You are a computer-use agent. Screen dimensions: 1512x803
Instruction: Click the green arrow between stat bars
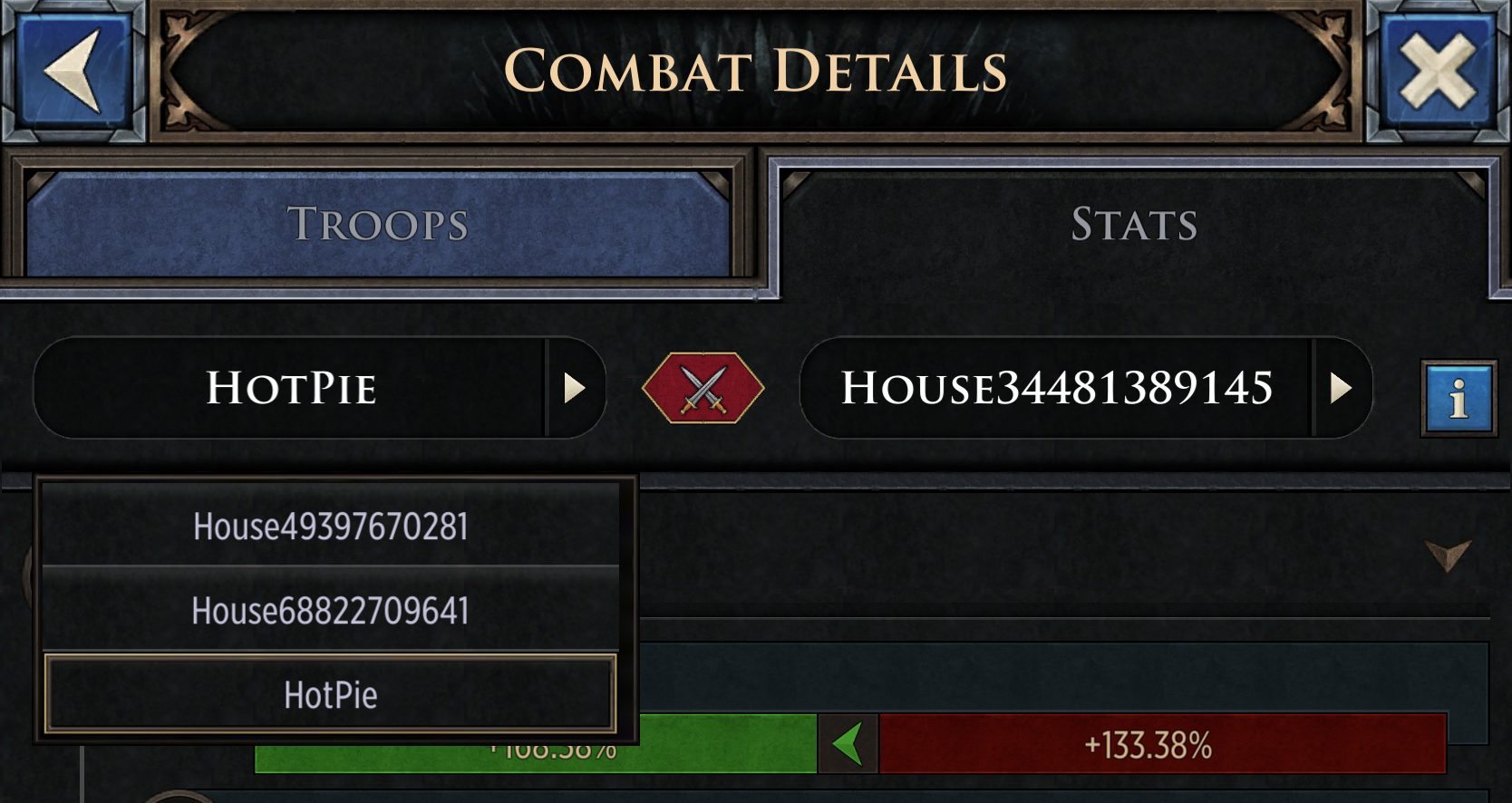[x=847, y=746]
